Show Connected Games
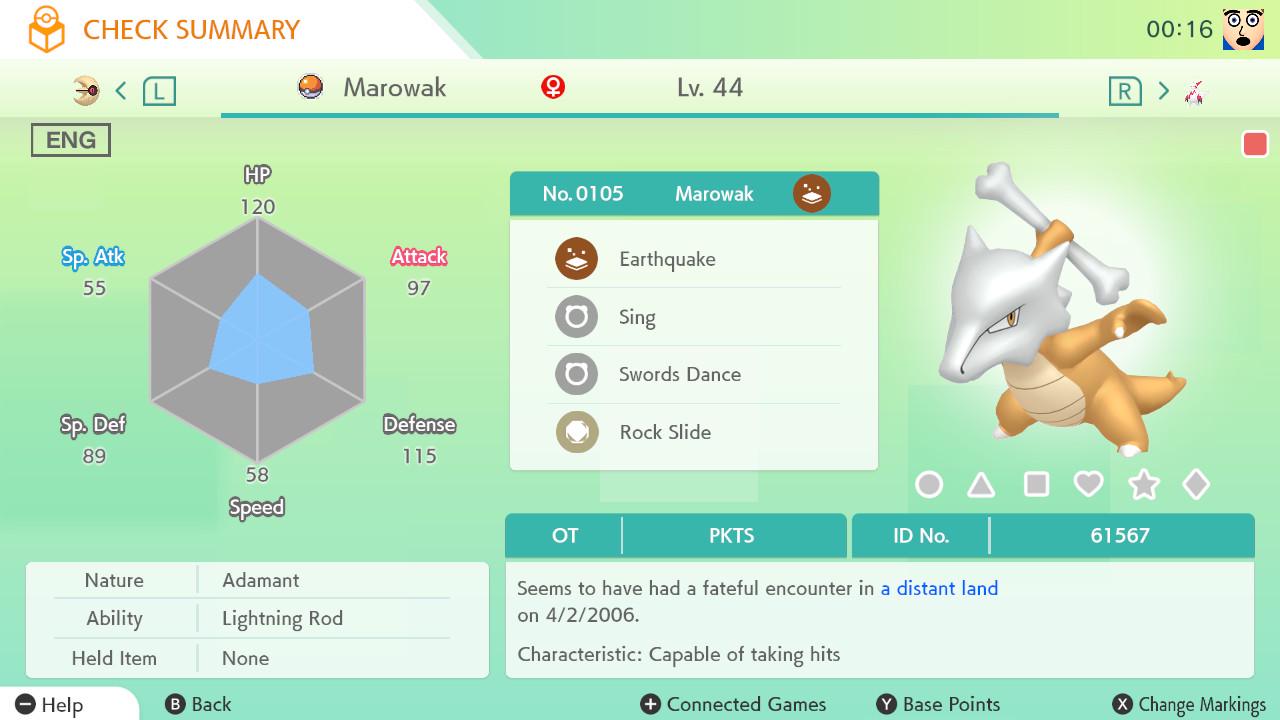This screenshot has width=1280, height=720. pyautogui.click(x=734, y=704)
